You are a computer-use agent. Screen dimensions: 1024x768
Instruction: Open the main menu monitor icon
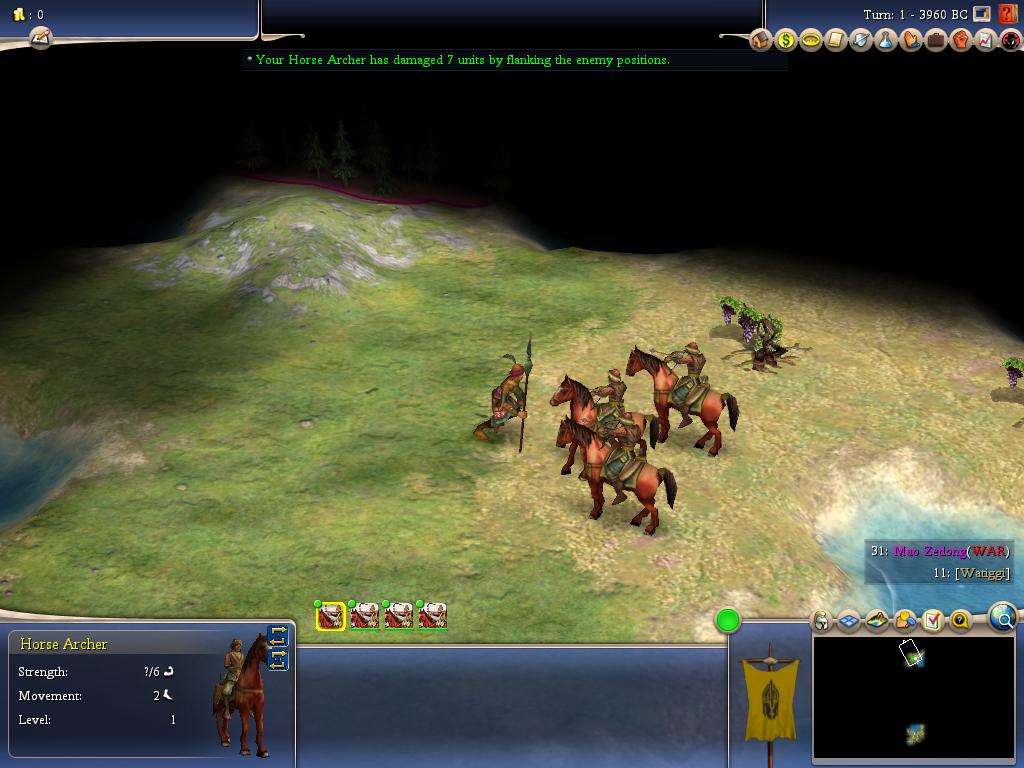(982, 15)
